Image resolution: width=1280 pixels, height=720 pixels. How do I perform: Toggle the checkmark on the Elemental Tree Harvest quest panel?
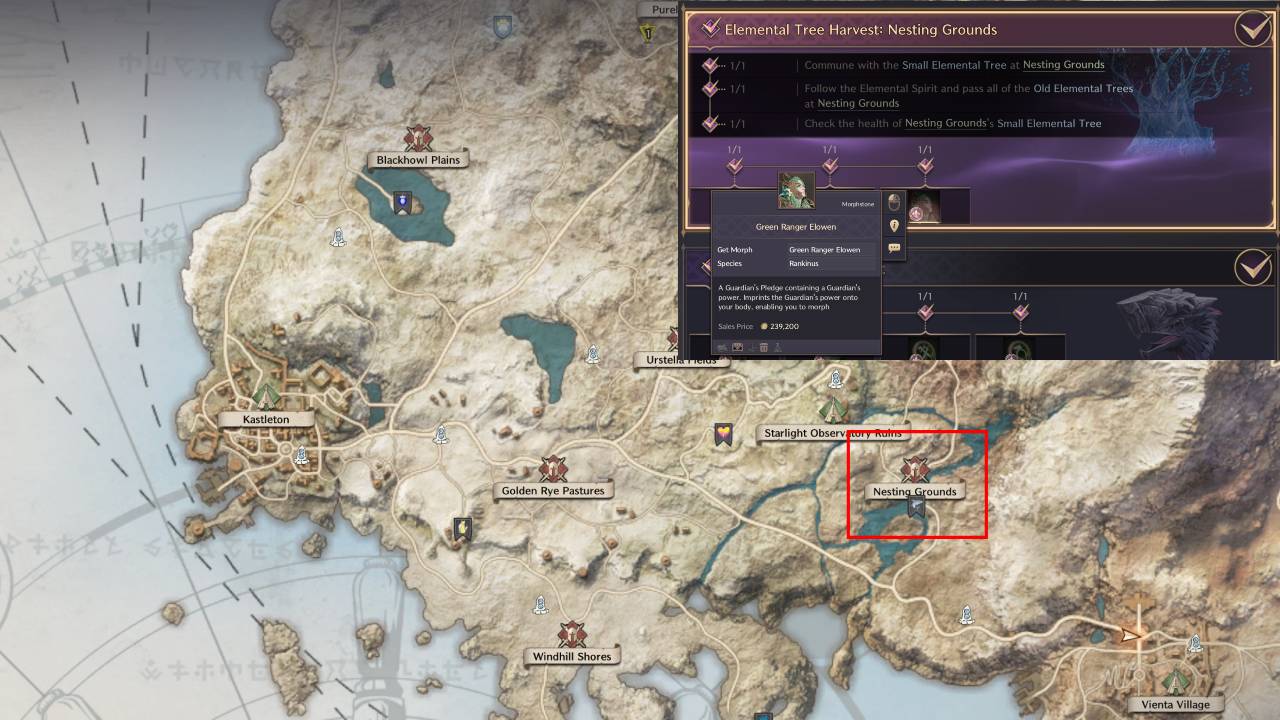pos(1251,29)
